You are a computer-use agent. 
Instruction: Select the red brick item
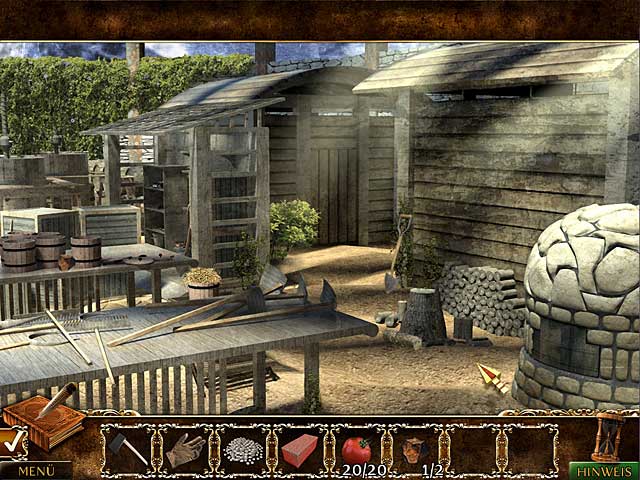(299, 449)
